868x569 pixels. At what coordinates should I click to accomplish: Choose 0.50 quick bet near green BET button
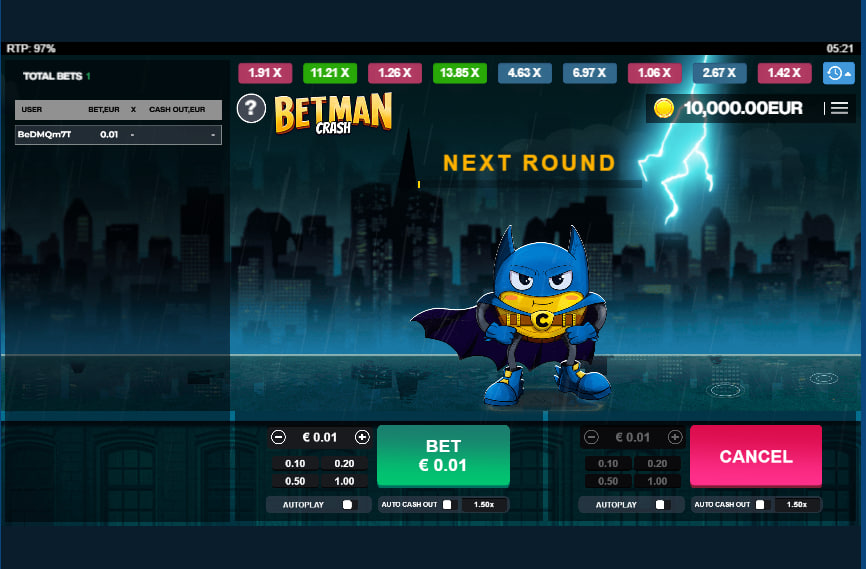coord(295,481)
